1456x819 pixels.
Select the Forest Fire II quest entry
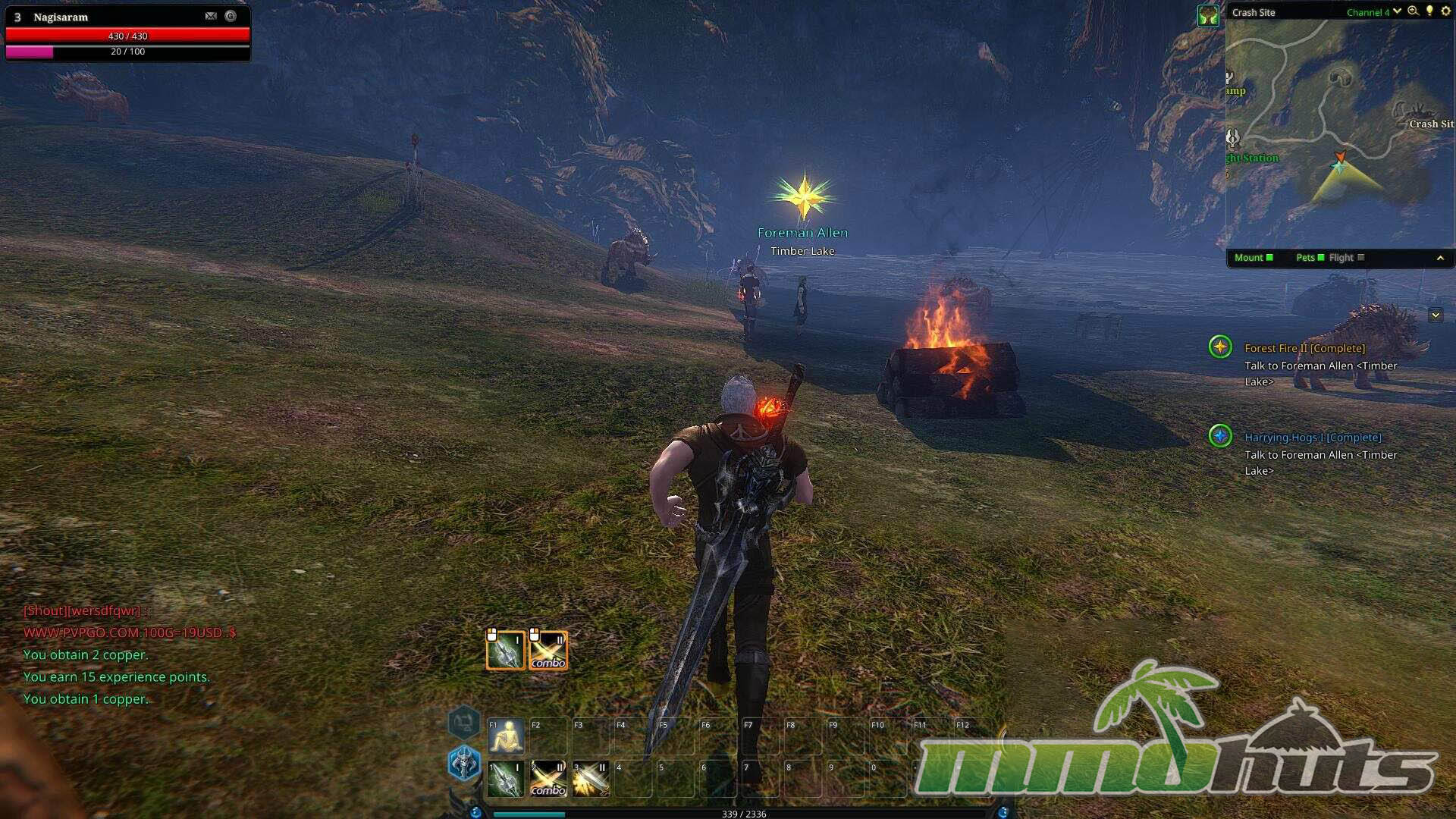click(x=1304, y=348)
